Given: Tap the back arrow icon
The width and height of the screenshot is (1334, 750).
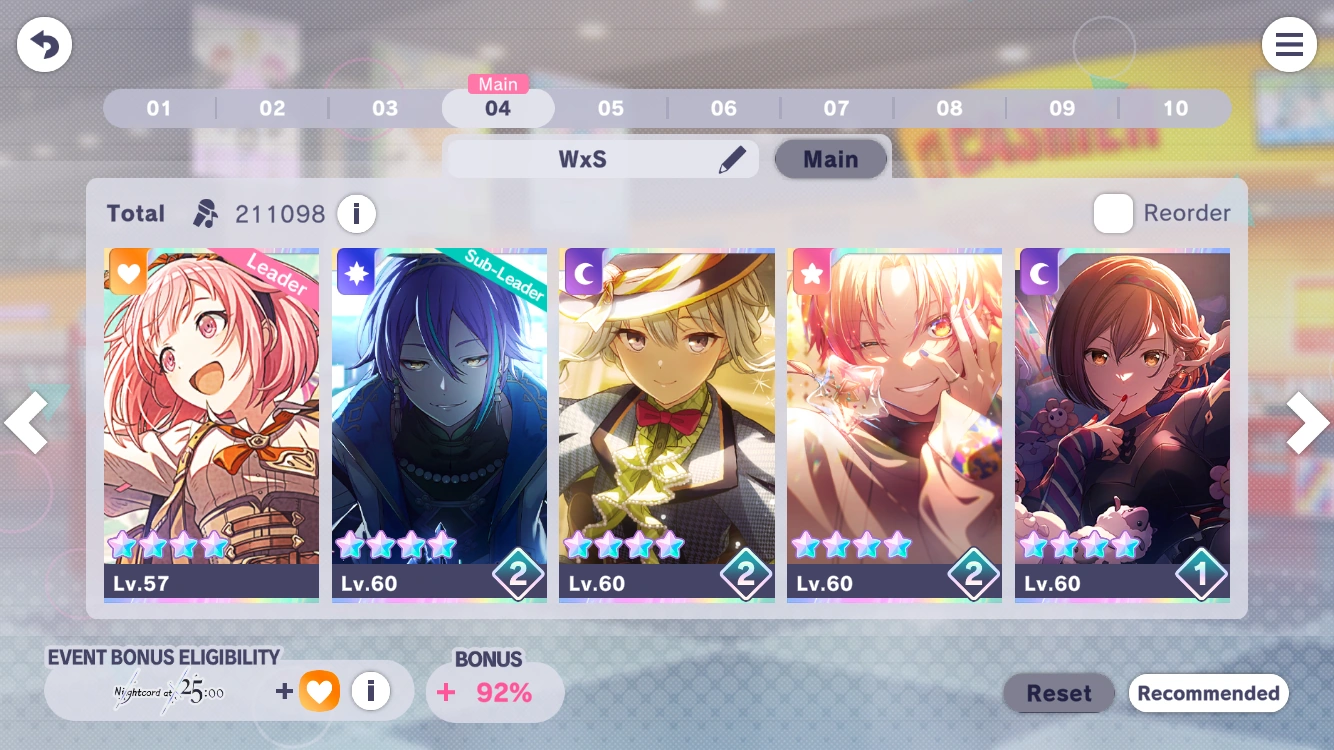Looking at the screenshot, I should (44, 44).
